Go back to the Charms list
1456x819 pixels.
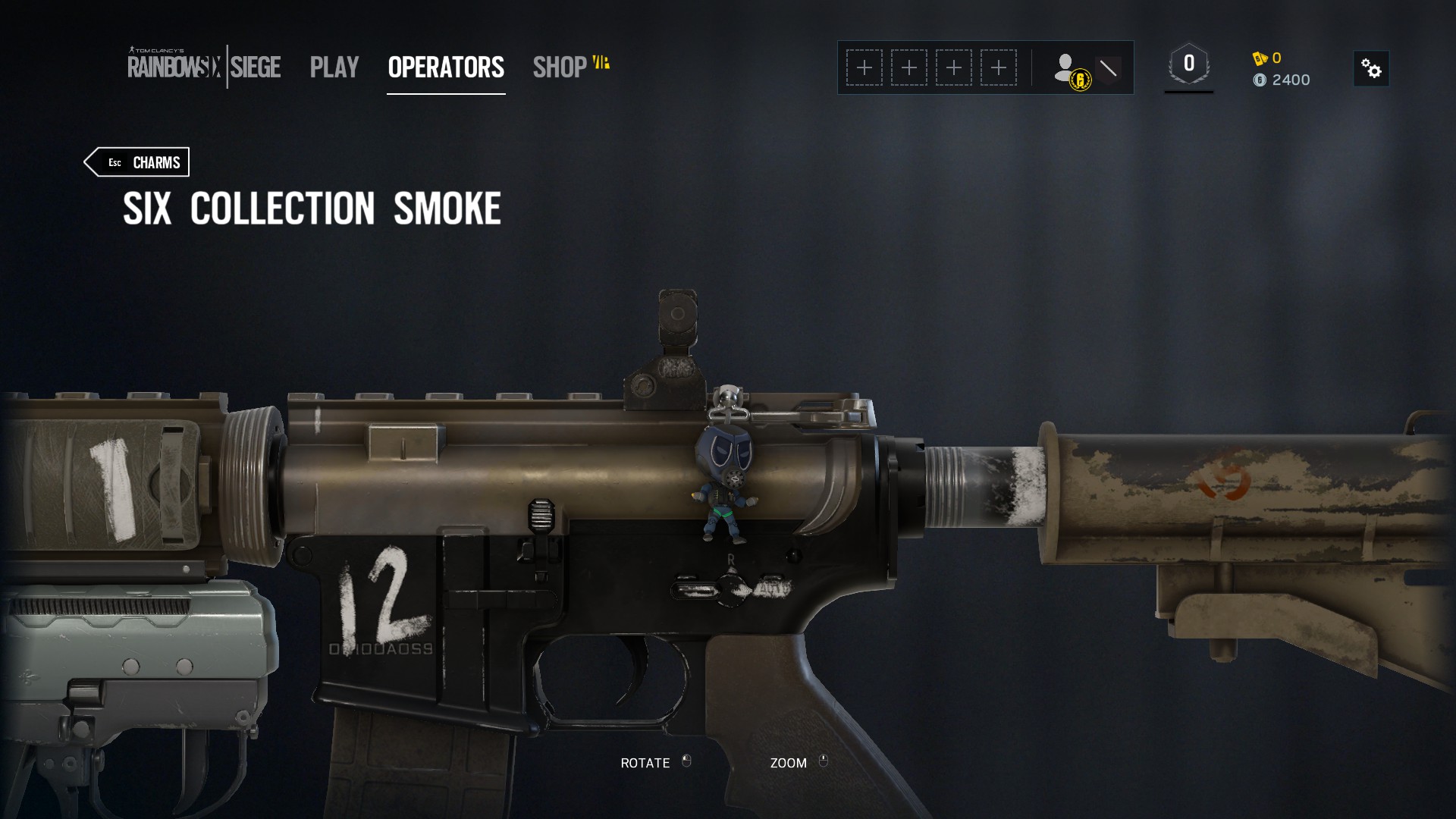[x=137, y=162]
